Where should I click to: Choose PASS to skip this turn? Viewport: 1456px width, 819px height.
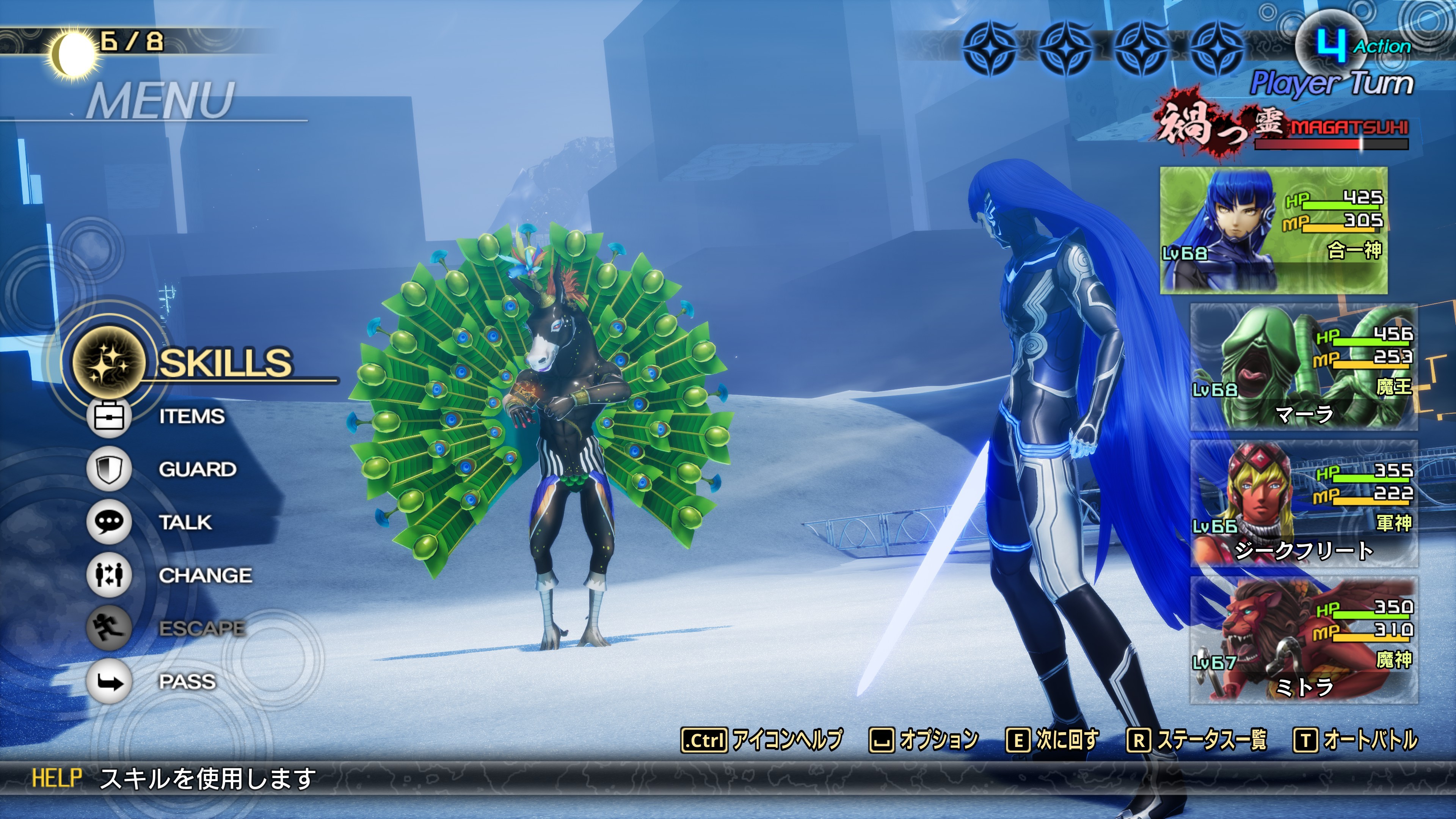click(187, 682)
